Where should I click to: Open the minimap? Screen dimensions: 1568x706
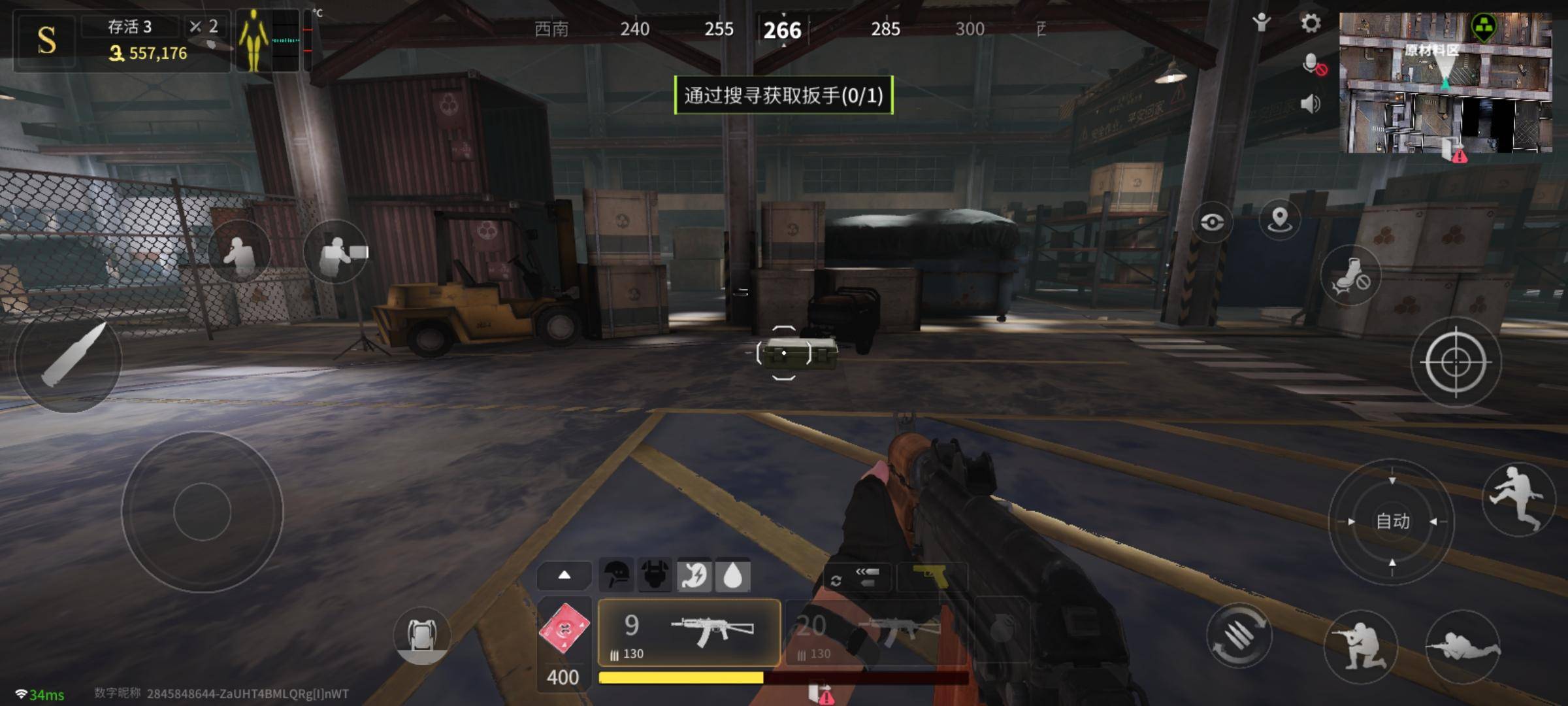click(x=1445, y=82)
